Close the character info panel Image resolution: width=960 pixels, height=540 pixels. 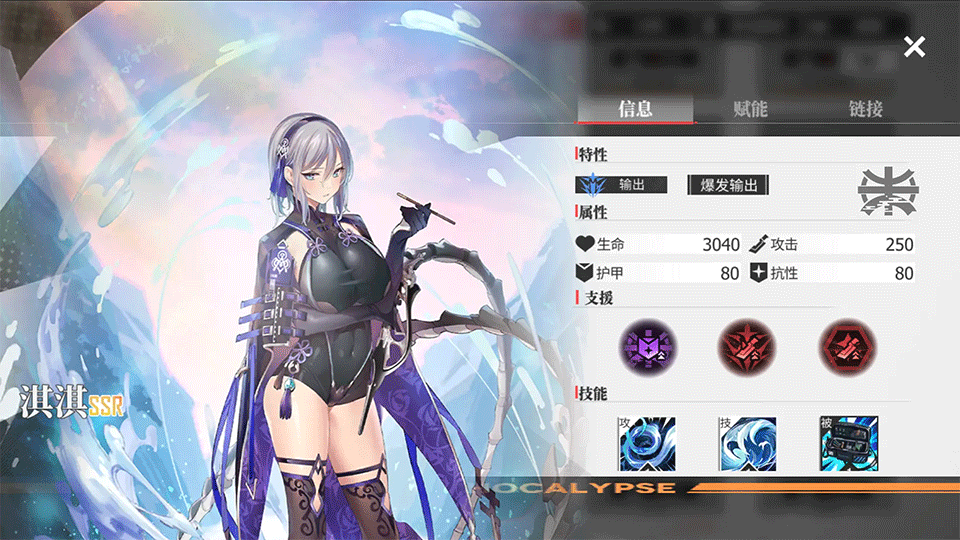pyautogui.click(x=914, y=46)
